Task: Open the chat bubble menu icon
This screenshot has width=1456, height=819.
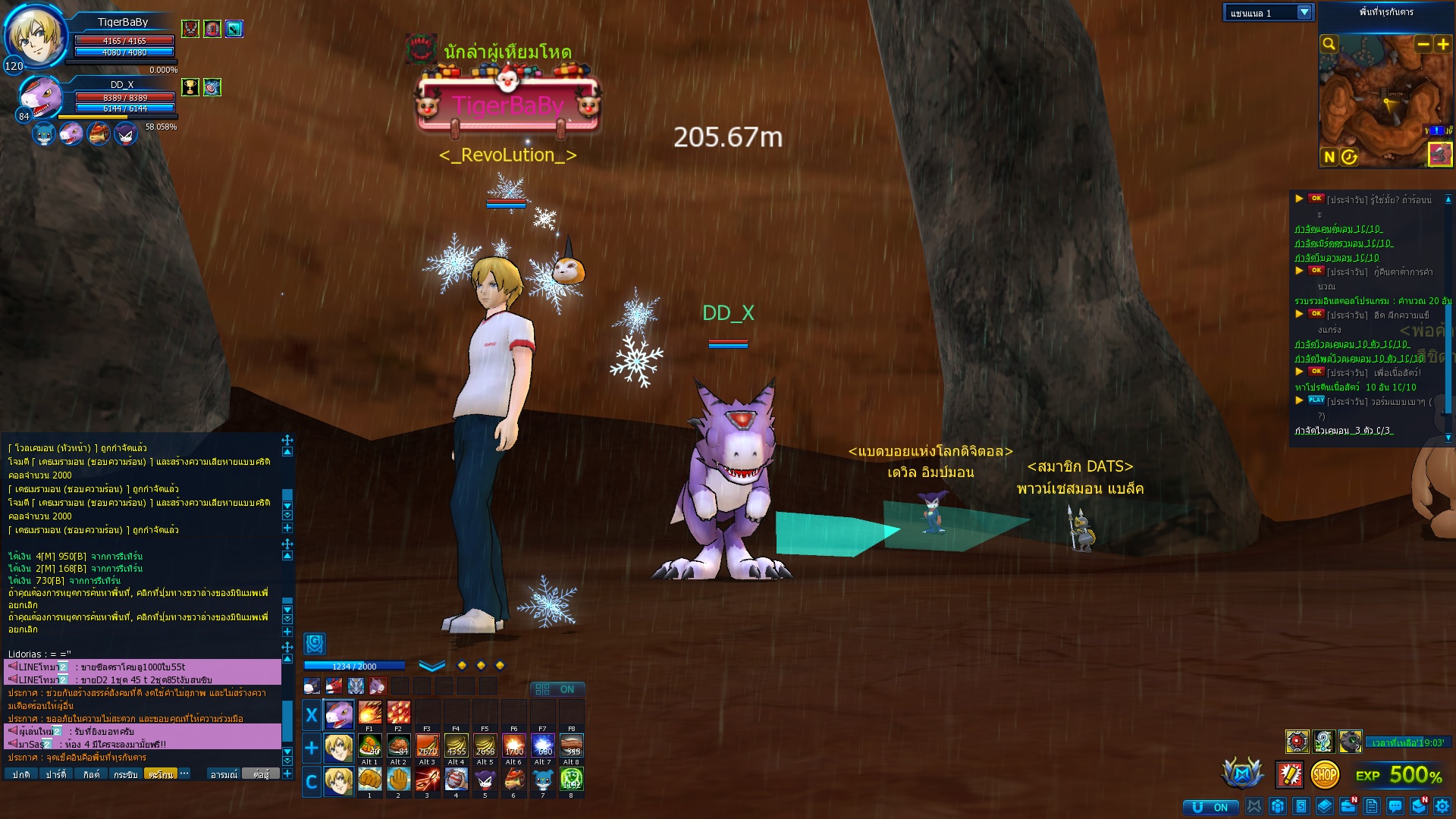Action: tap(1395, 806)
